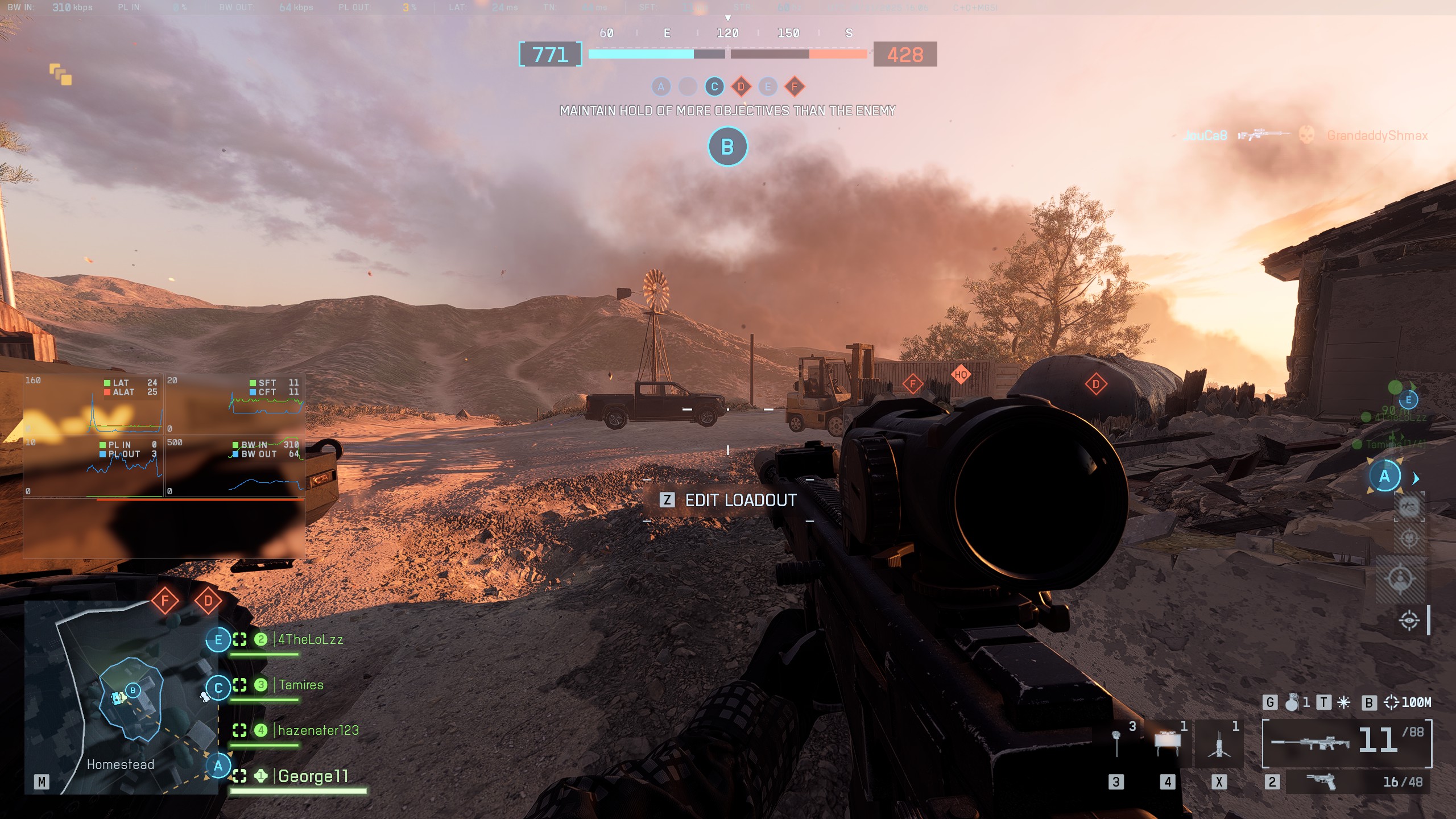The image size is (1456, 819).
Task: Click objective D in the top objective row
Action: point(741,87)
